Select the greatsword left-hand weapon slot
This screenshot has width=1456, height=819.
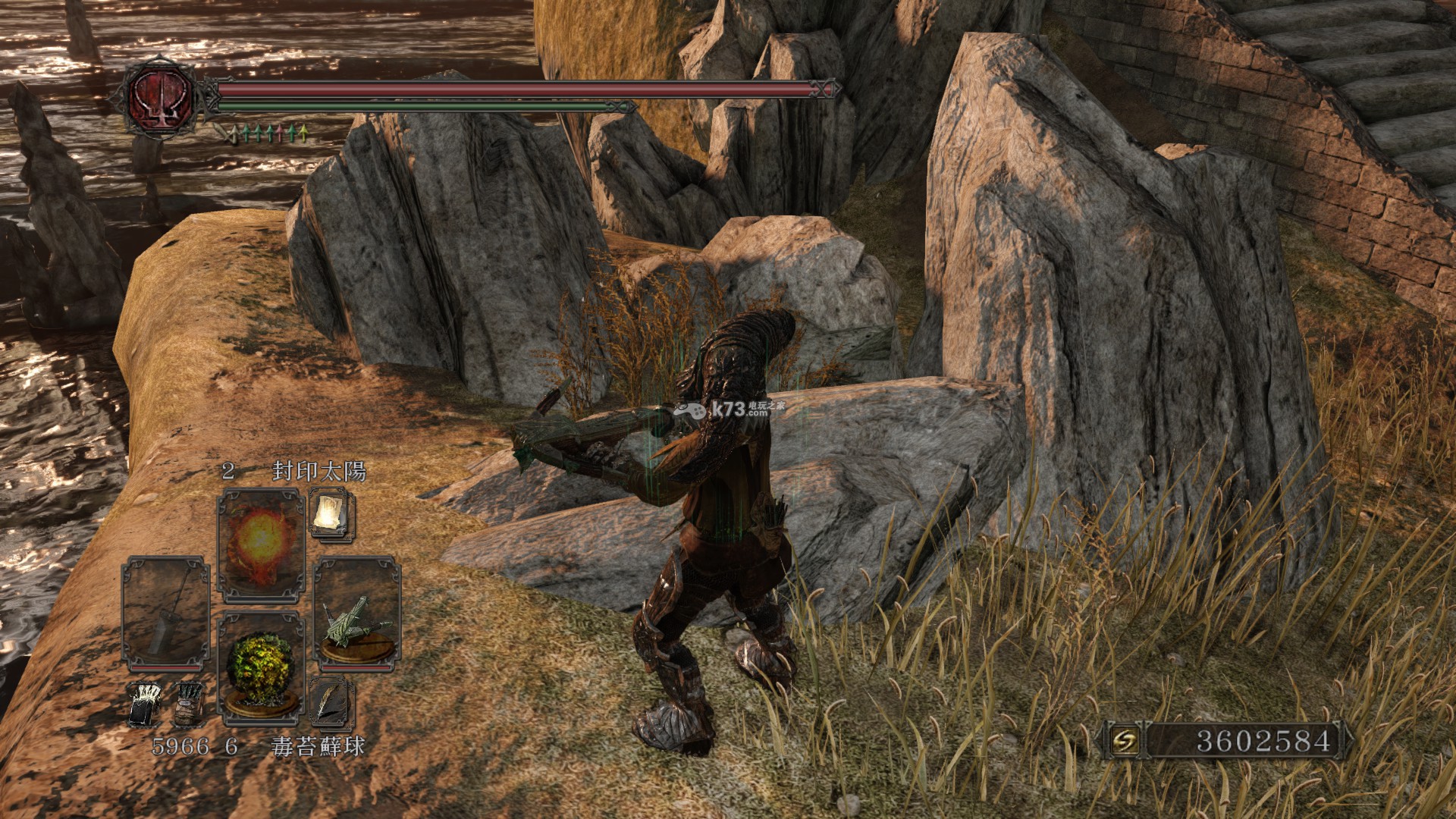[x=166, y=614]
